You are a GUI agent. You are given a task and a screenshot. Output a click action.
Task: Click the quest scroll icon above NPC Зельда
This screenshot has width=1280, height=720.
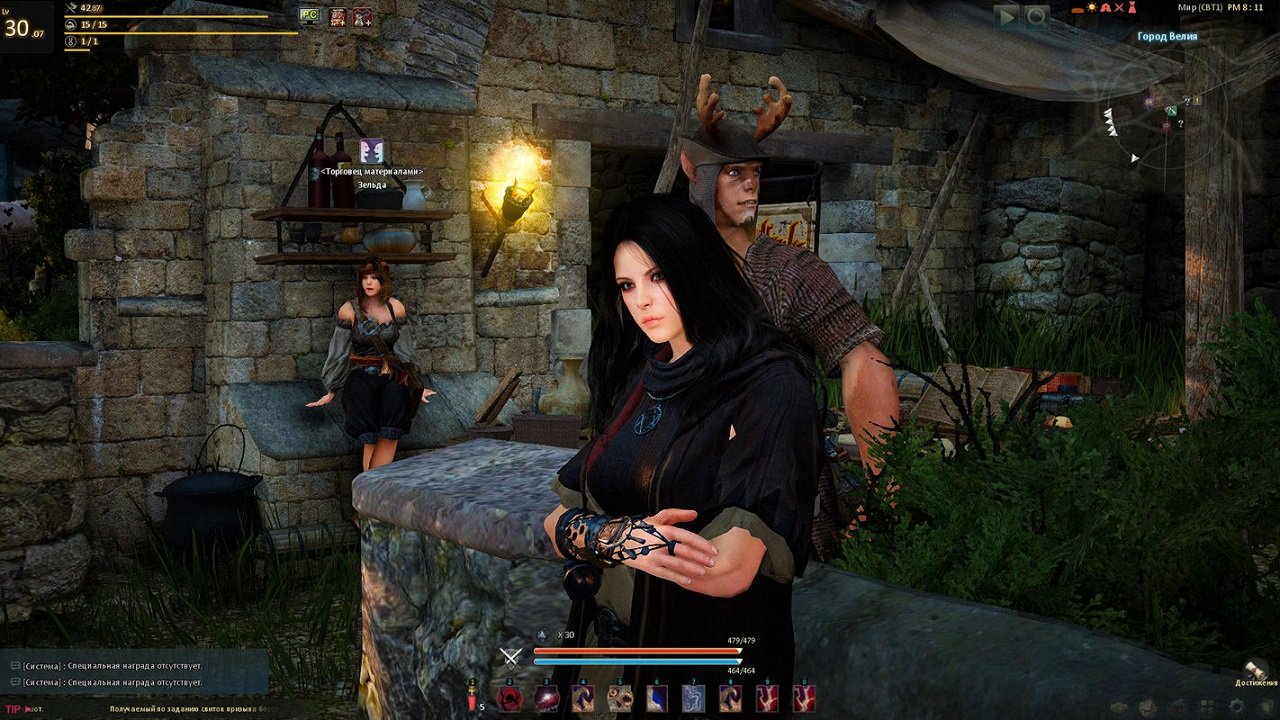point(372,152)
